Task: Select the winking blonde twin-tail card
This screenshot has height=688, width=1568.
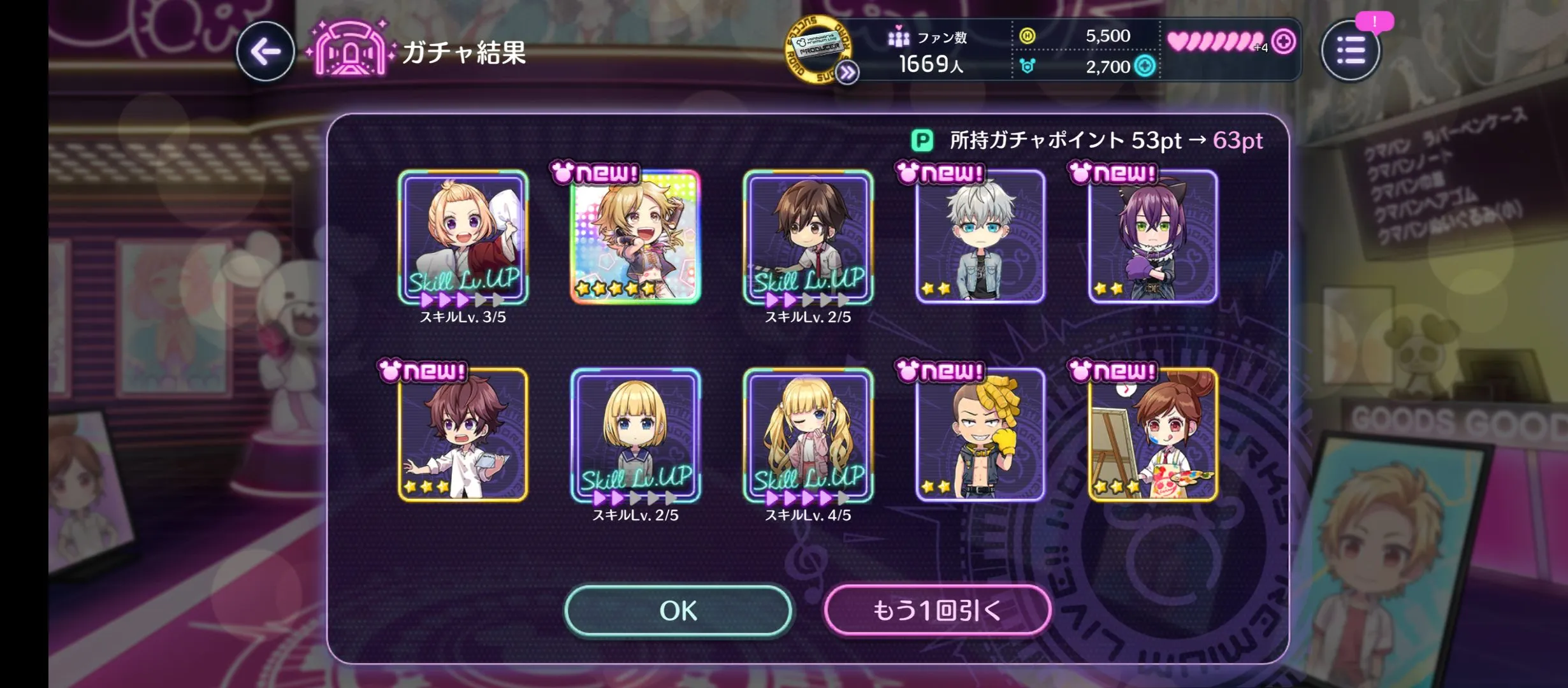Action: coord(808,434)
